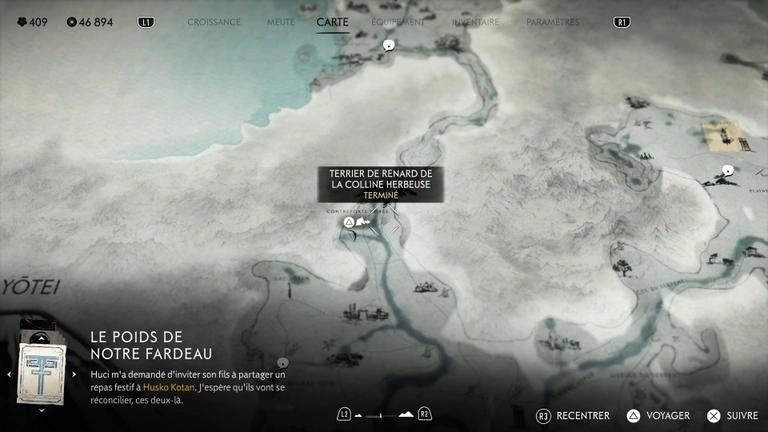This screenshot has height=432, width=768.
Task: Click the map zoom level indicator
Action: click(x=384, y=414)
